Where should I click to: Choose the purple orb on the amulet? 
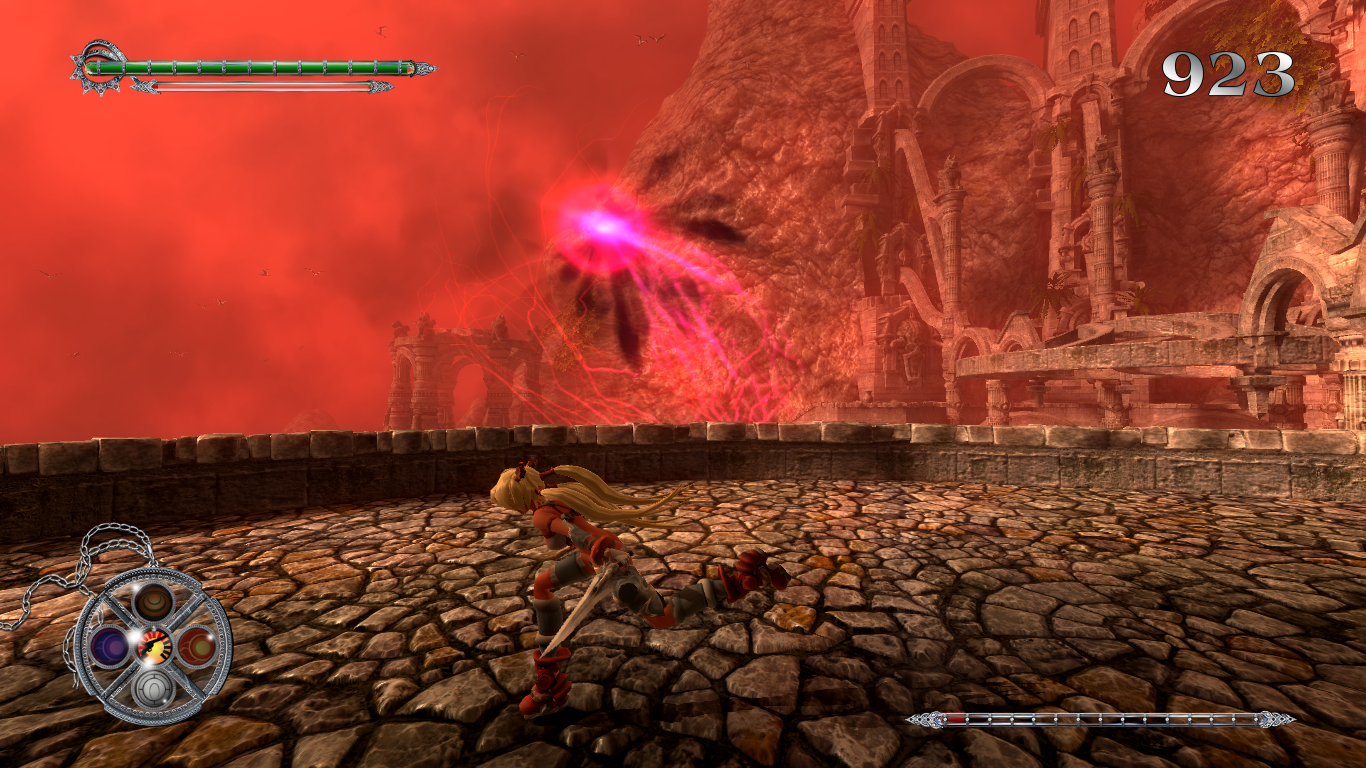click(108, 646)
